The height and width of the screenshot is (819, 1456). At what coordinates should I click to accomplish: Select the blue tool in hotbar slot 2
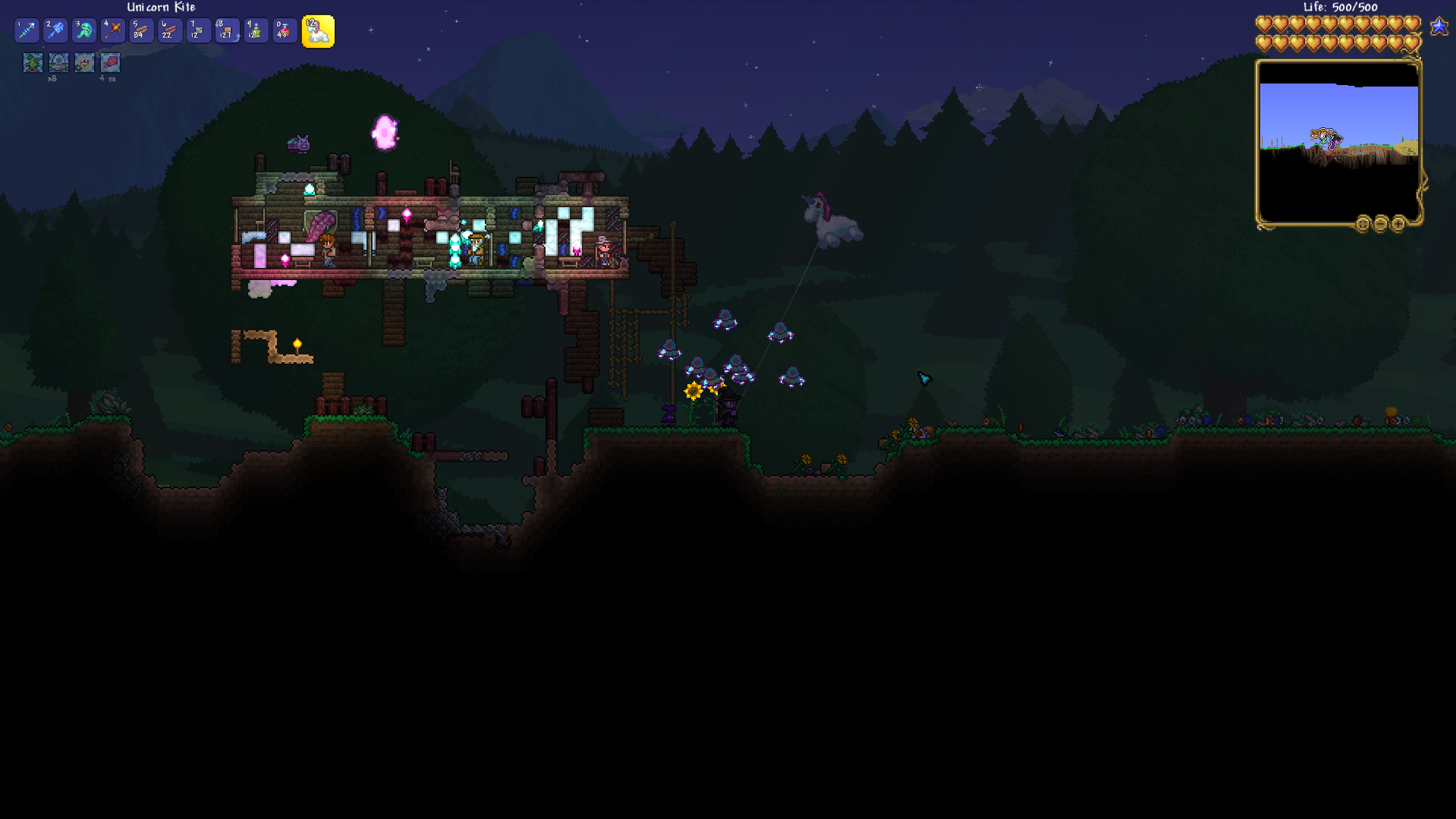55,31
